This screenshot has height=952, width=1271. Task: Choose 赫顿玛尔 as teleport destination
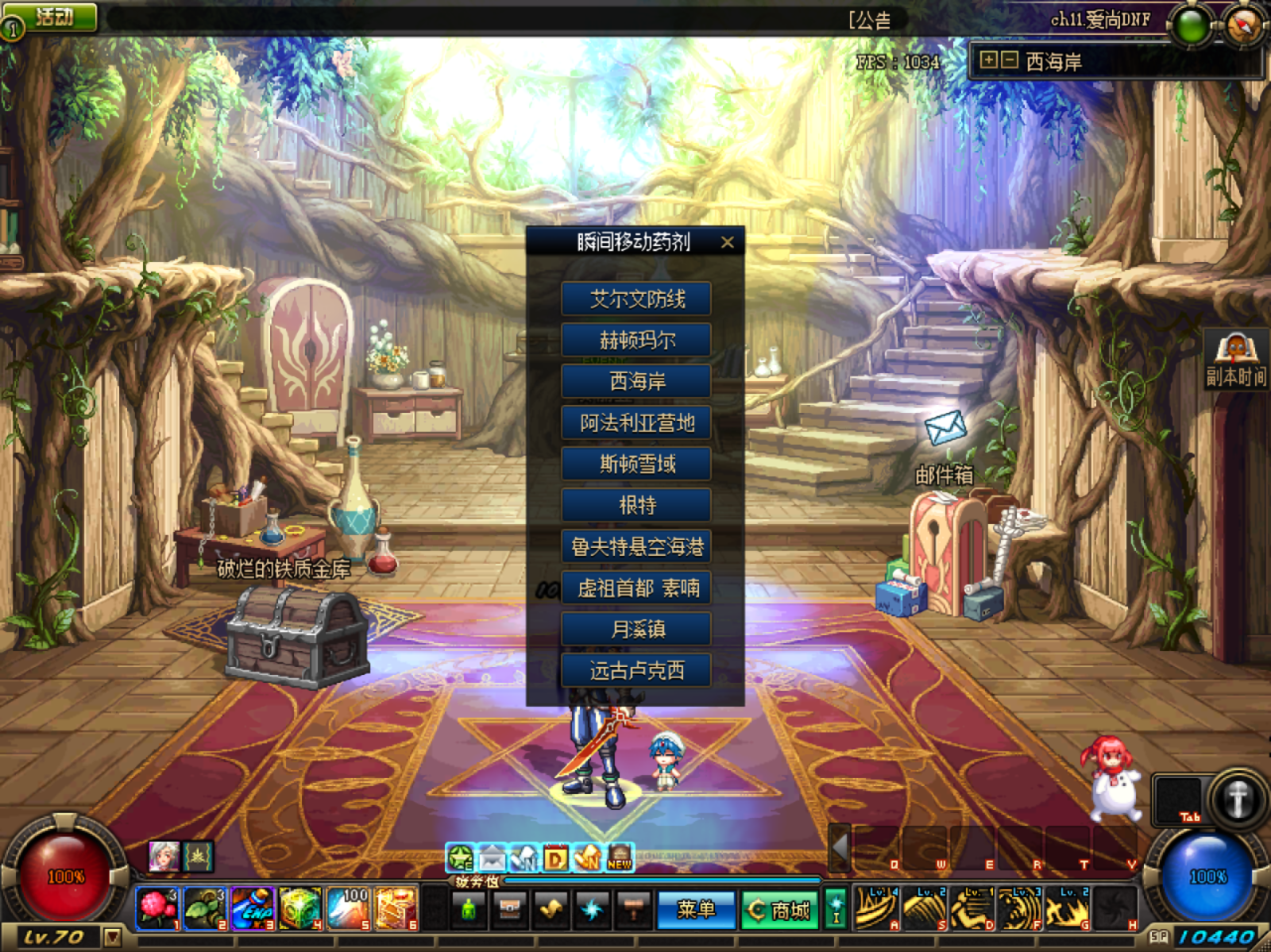(636, 341)
